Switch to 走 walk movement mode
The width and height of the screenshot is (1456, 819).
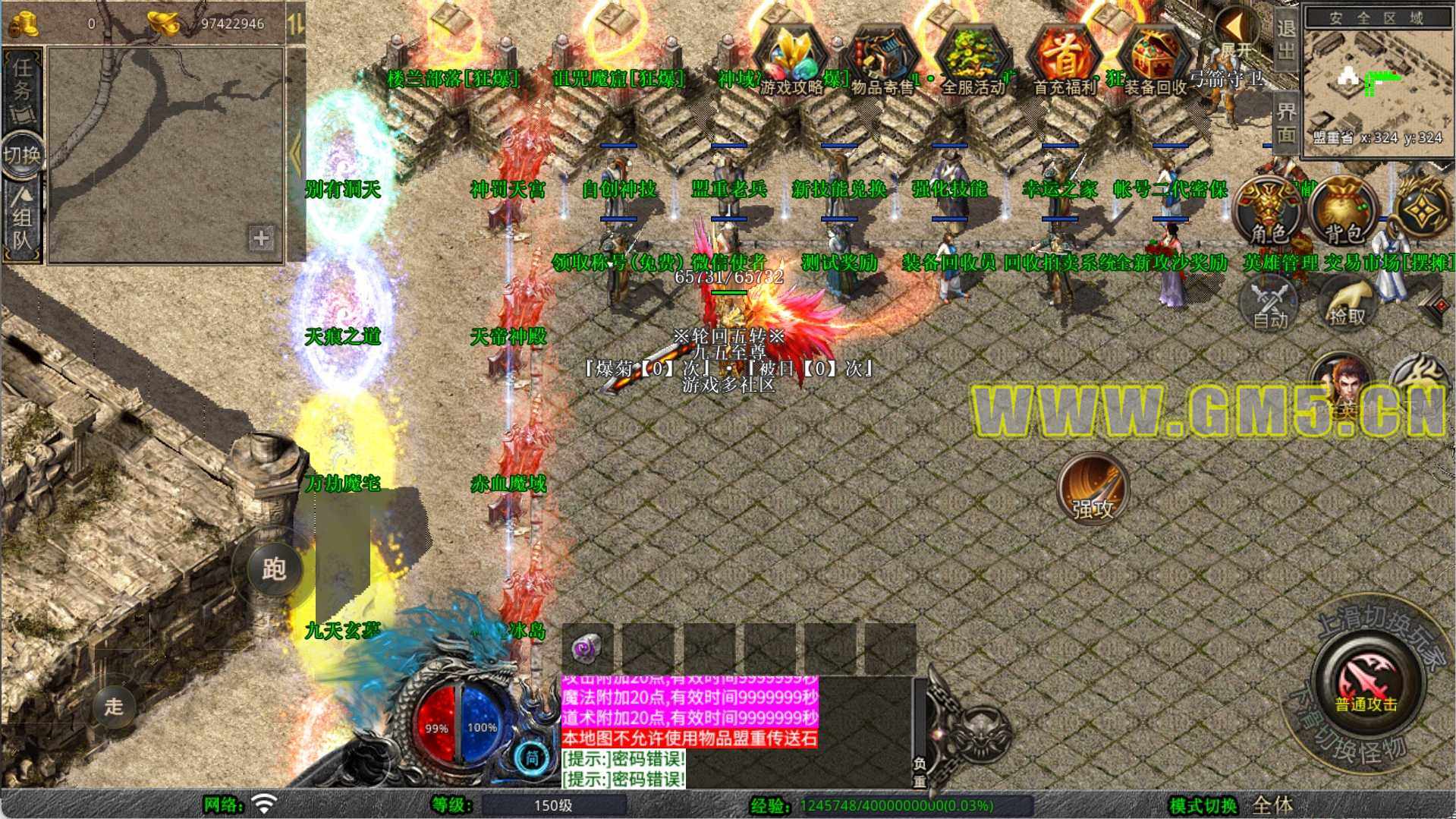point(114,706)
